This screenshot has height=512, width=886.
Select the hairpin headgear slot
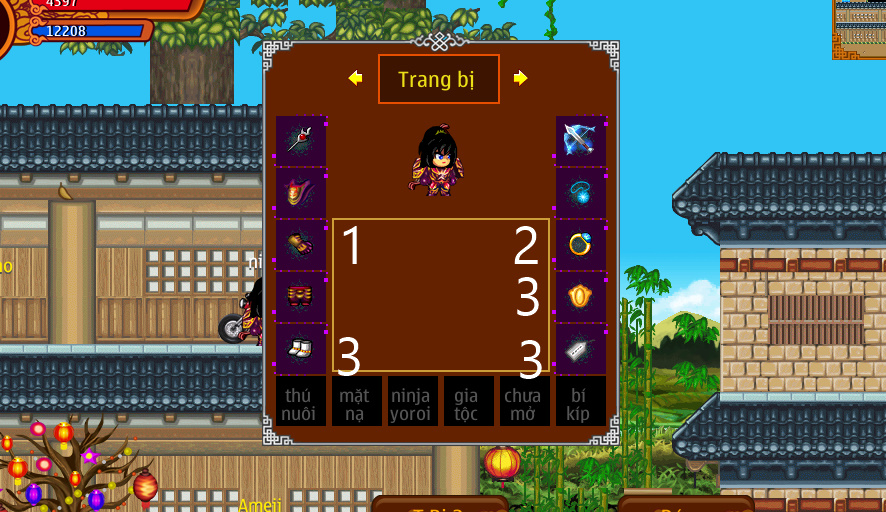coord(300,140)
